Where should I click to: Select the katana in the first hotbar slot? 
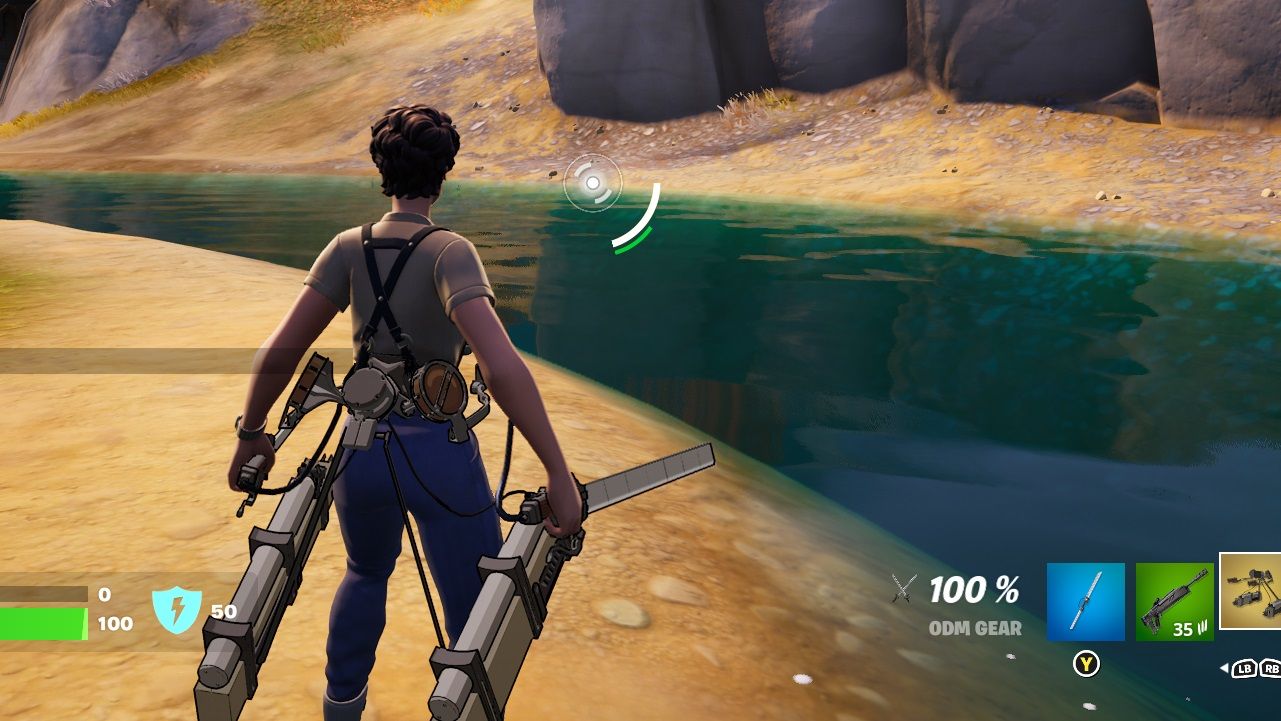coord(1085,598)
